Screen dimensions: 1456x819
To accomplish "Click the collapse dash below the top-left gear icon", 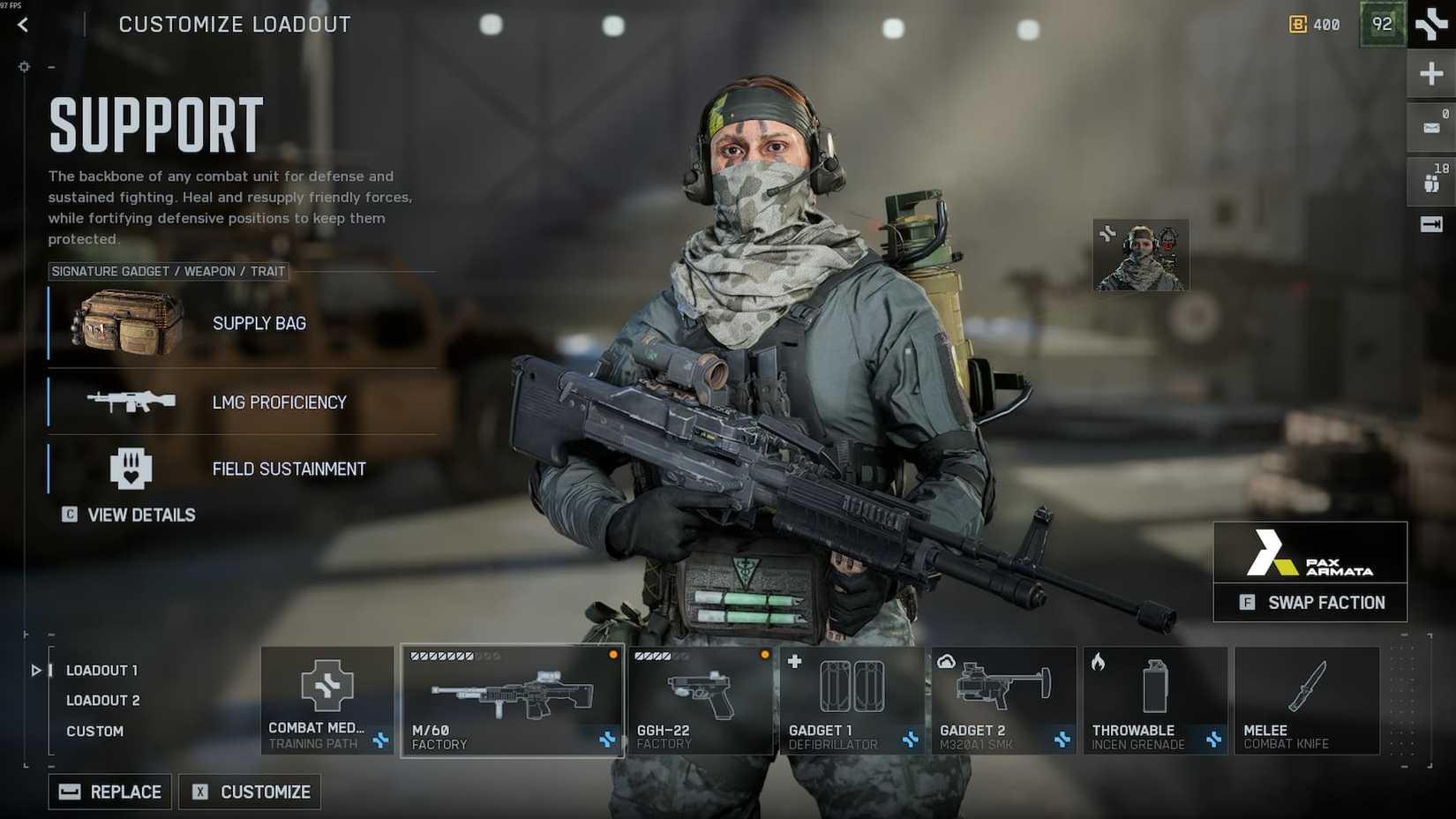I will 50,66.
